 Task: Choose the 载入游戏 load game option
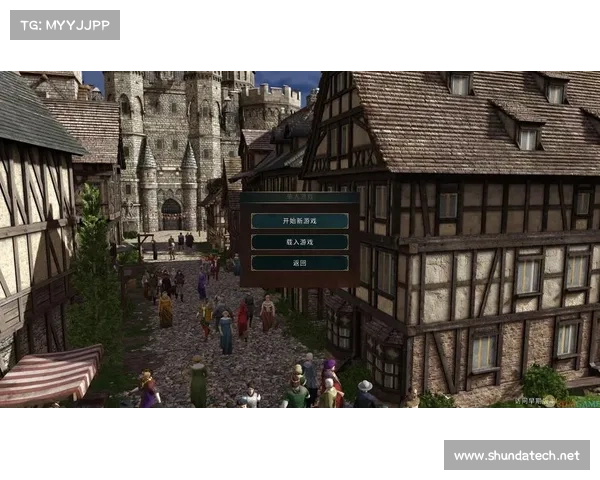pyautogui.click(x=299, y=242)
